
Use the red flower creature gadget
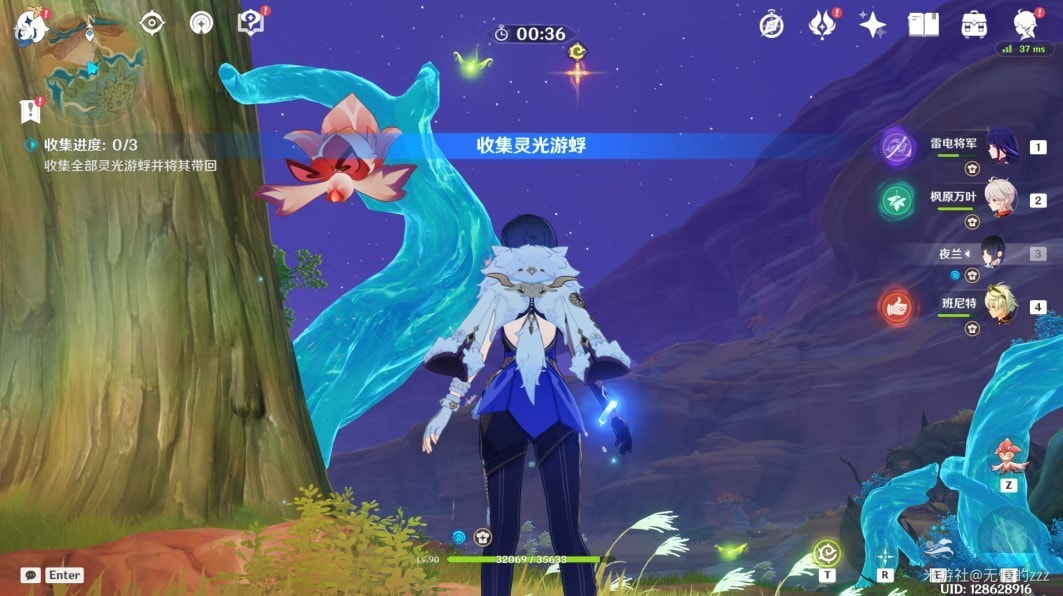coord(1007,460)
